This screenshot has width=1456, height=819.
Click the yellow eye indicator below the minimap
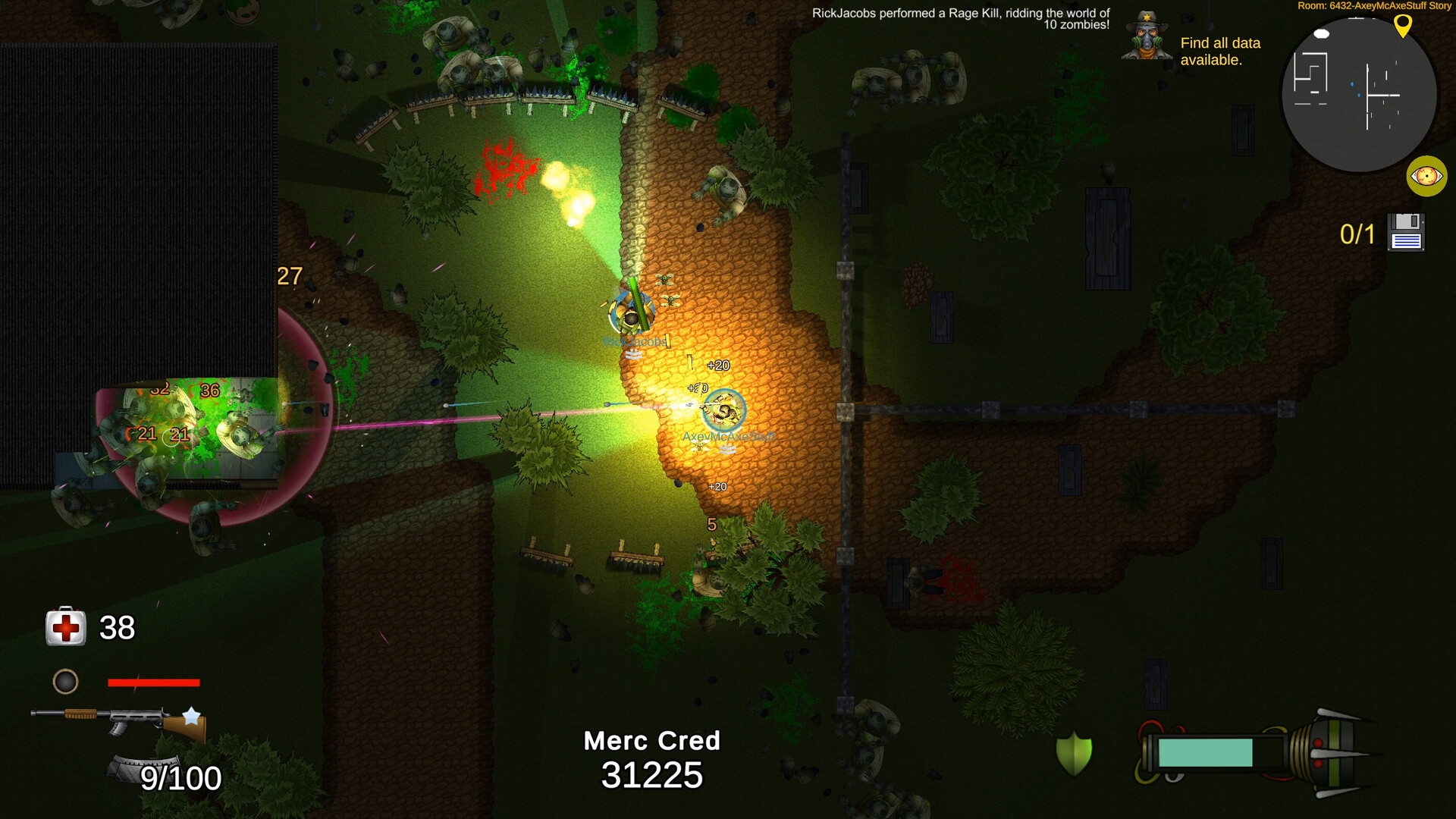(1428, 176)
